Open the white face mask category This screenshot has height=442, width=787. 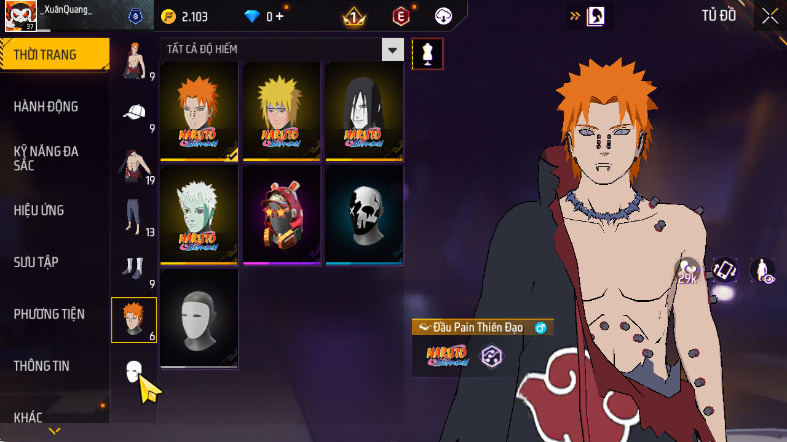134,374
